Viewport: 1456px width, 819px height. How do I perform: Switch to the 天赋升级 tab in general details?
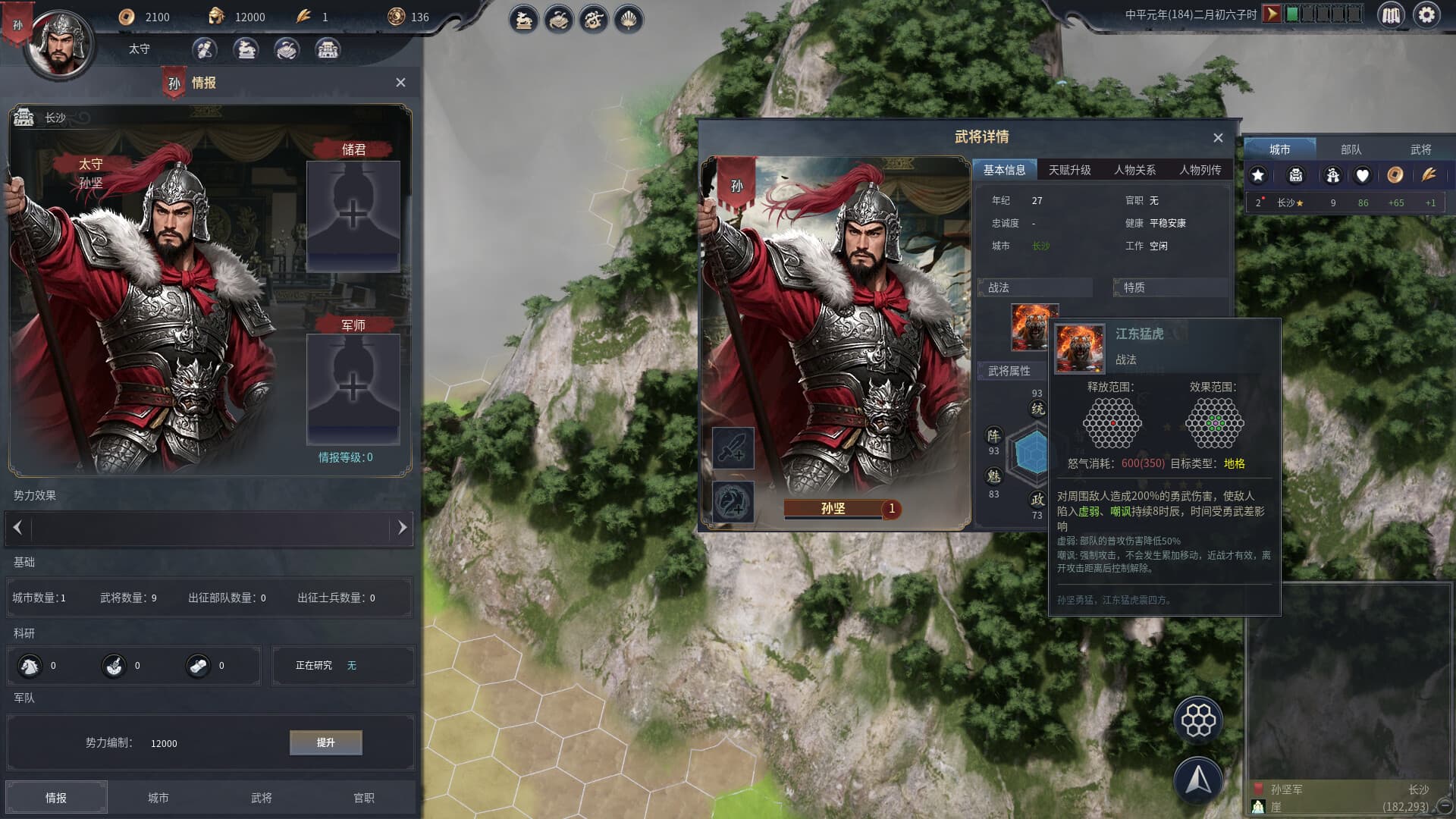point(1070,170)
